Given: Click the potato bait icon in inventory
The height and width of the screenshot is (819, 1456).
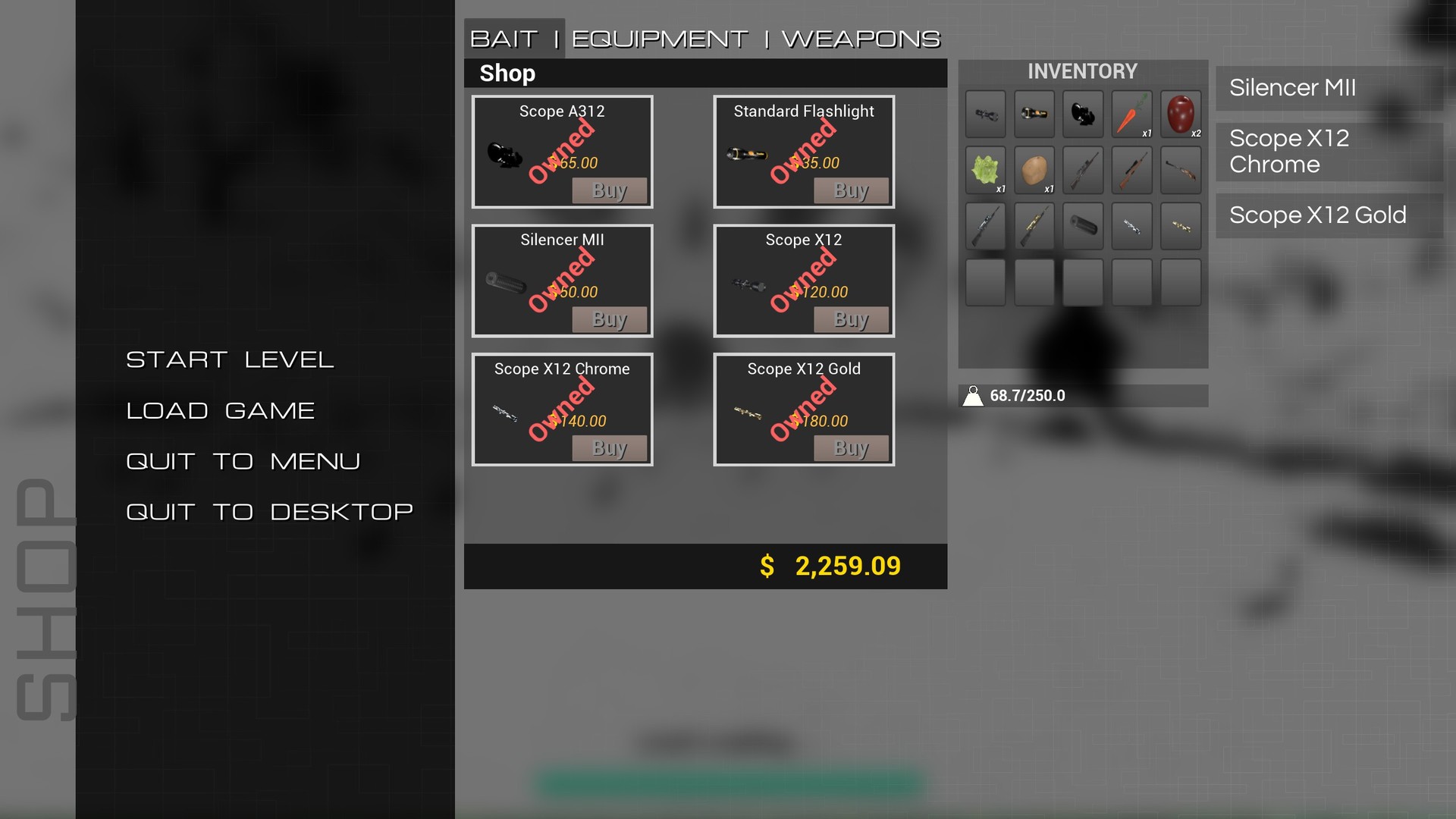Looking at the screenshot, I should coord(1034,170).
